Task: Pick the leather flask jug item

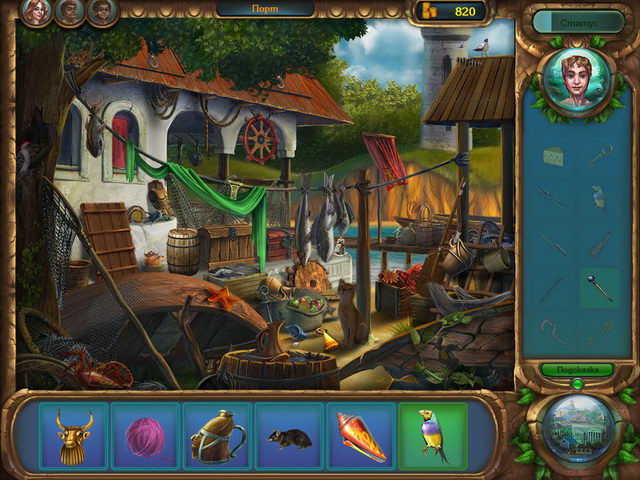Action: pos(217,436)
